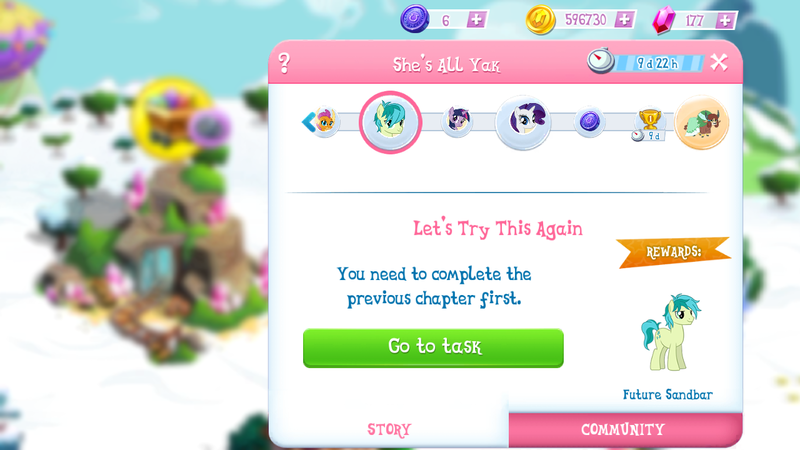Buy more gold coins with the plus button
The height and width of the screenshot is (450, 800).
point(625,20)
